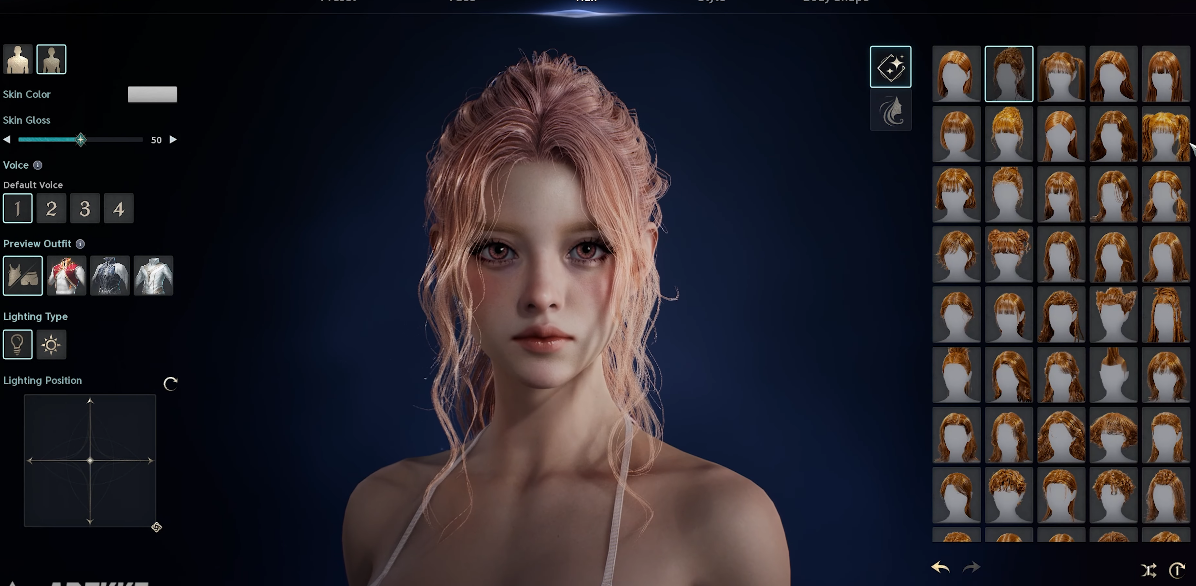1196x586 pixels.
Task: Choose the pigtails hairstyle thumbnail
Action: point(1165,135)
